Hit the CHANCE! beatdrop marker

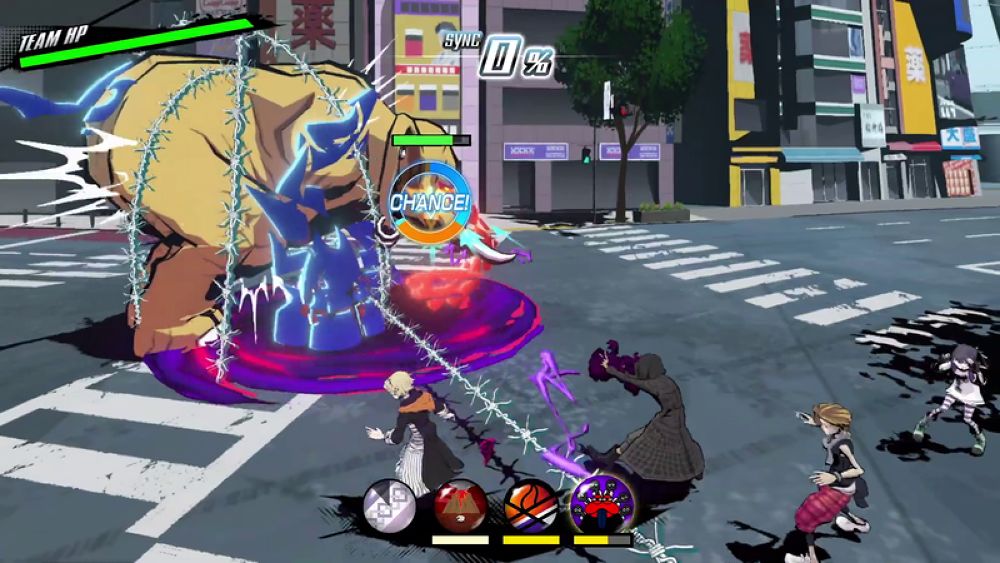click(x=429, y=203)
